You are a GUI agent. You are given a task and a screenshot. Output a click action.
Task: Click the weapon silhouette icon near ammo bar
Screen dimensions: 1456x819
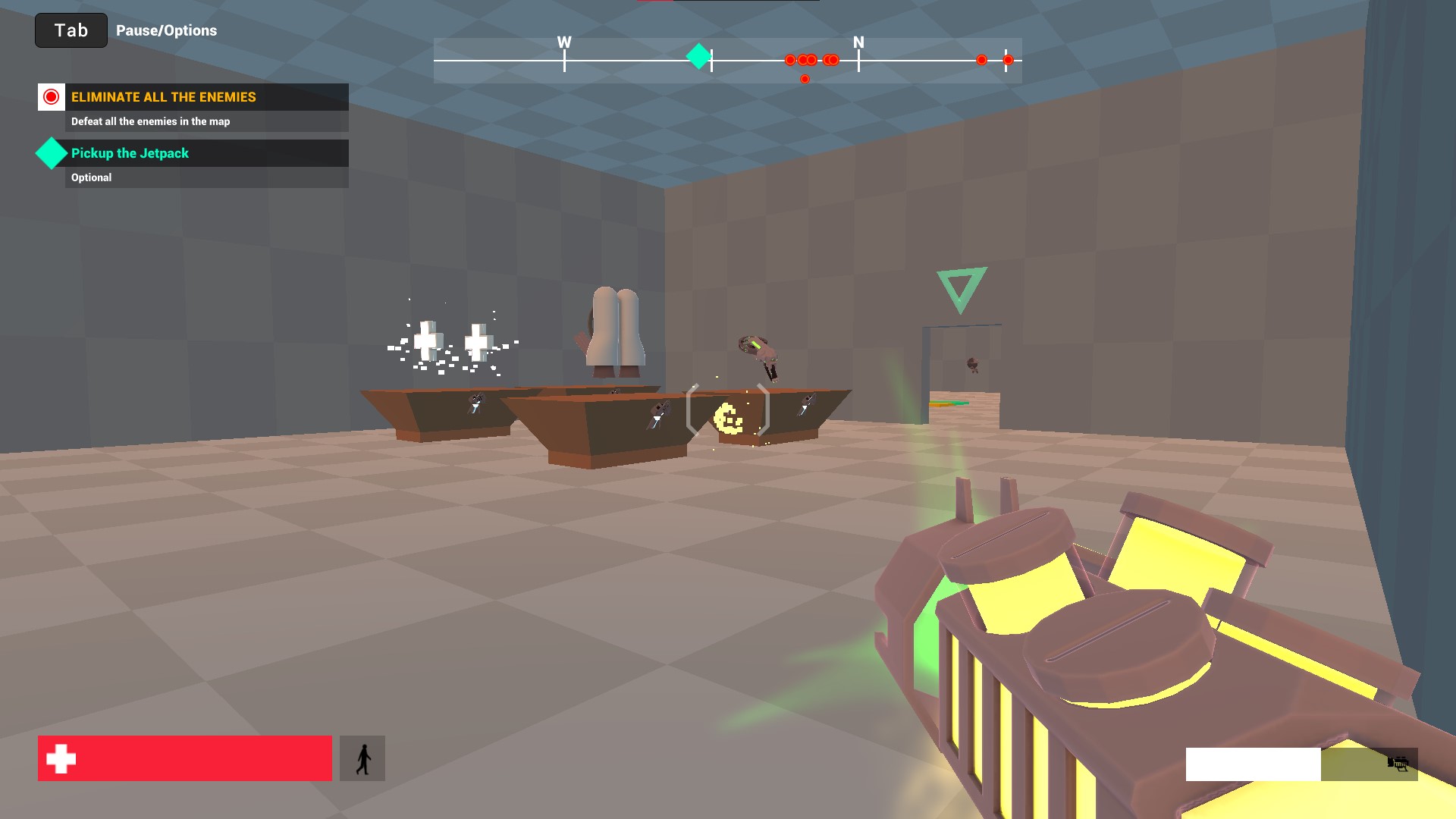tap(1399, 765)
